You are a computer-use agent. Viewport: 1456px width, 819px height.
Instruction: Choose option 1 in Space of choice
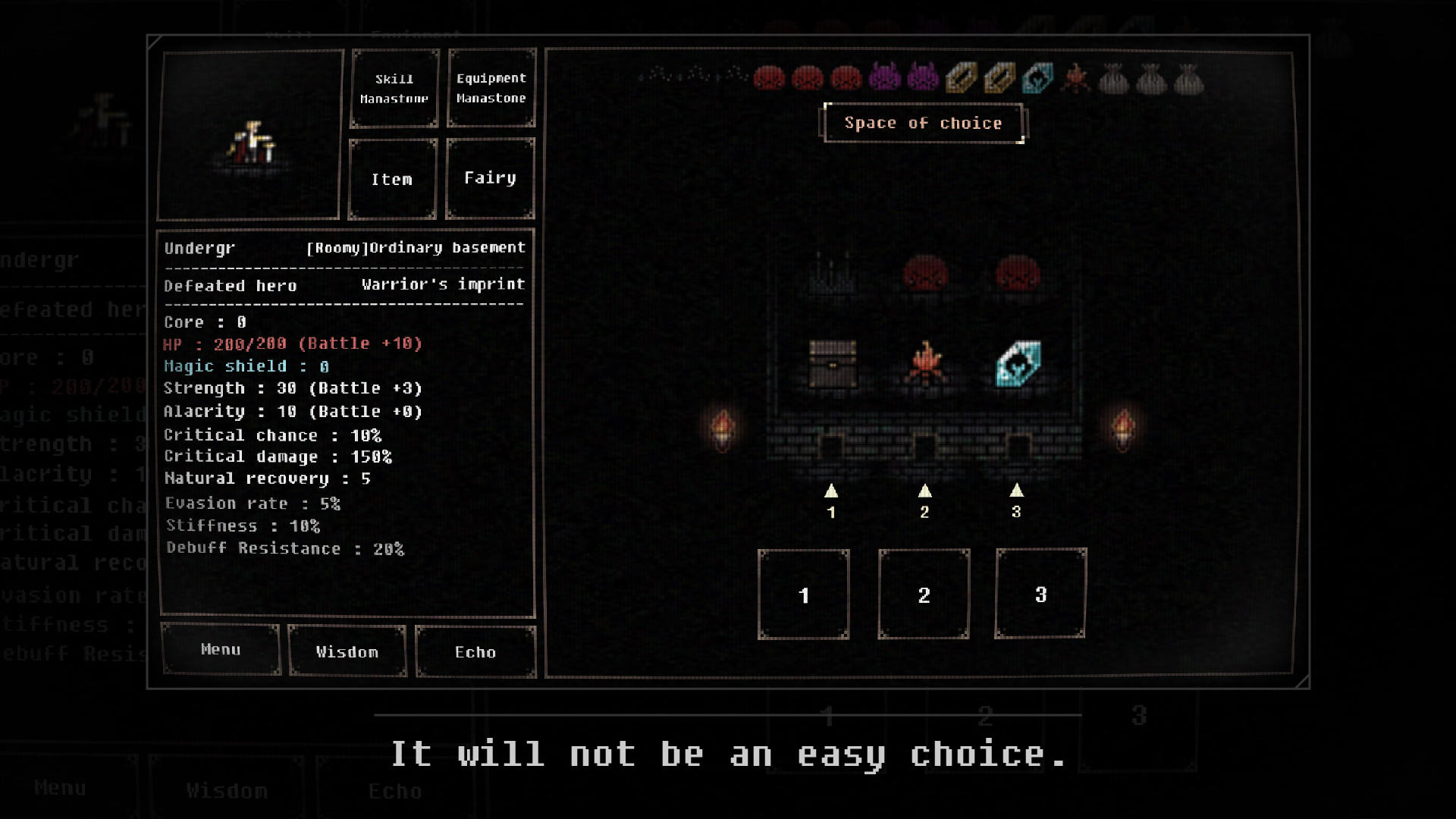click(804, 595)
